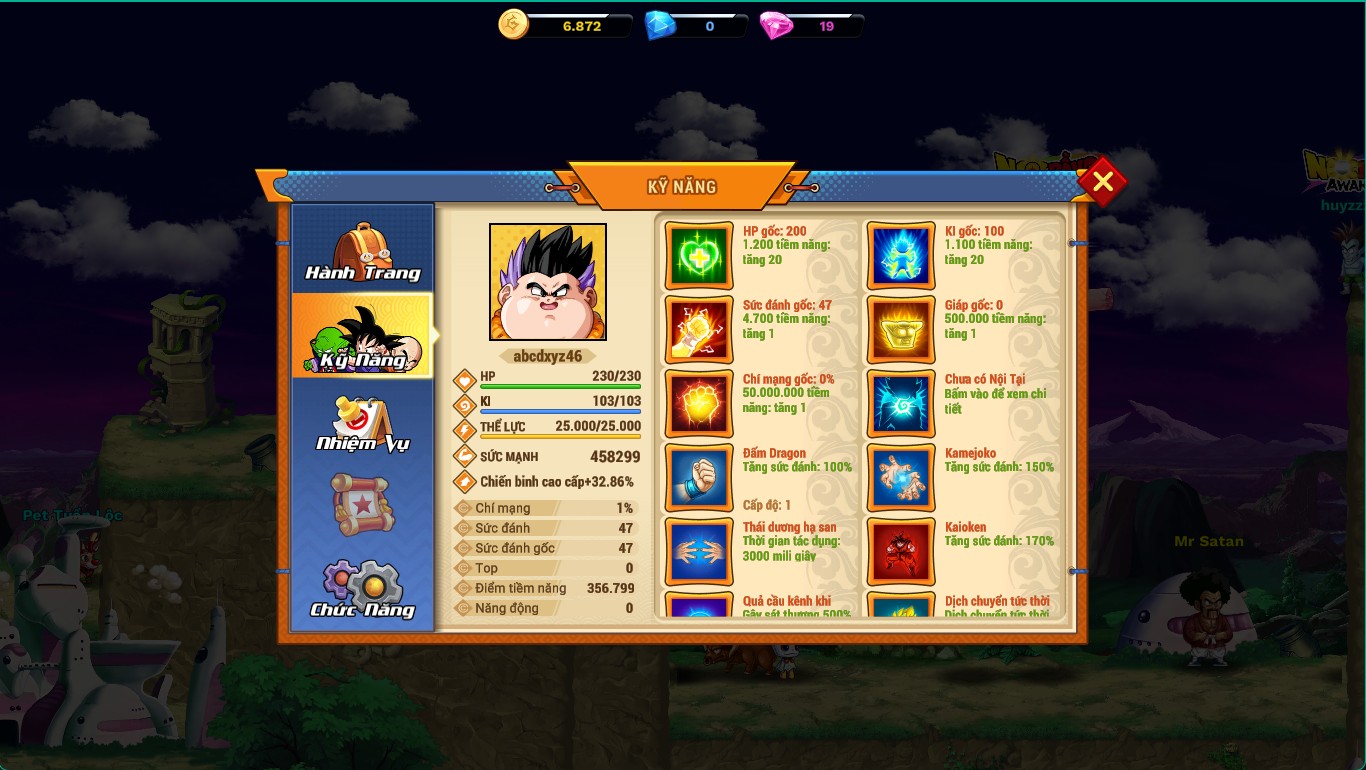Click the Sức đánh gốc fist icon
Screen dimensions: 1366x770
click(699, 330)
